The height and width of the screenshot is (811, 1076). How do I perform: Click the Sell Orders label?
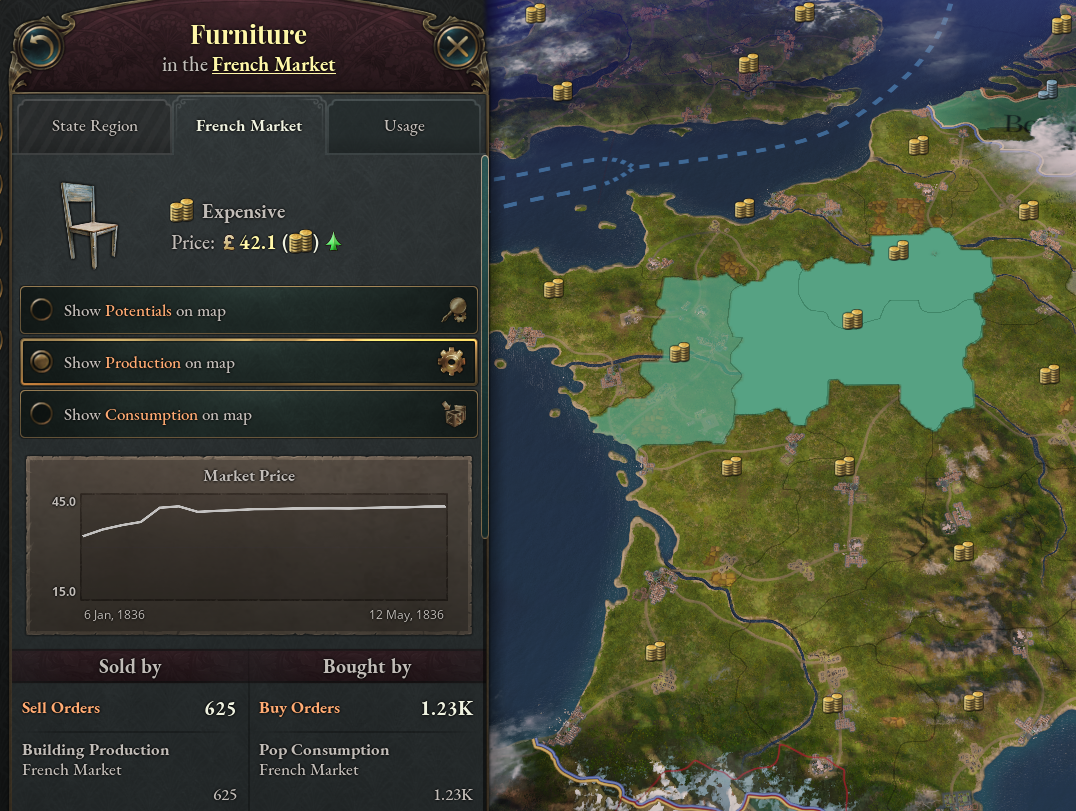tap(61, 708)
